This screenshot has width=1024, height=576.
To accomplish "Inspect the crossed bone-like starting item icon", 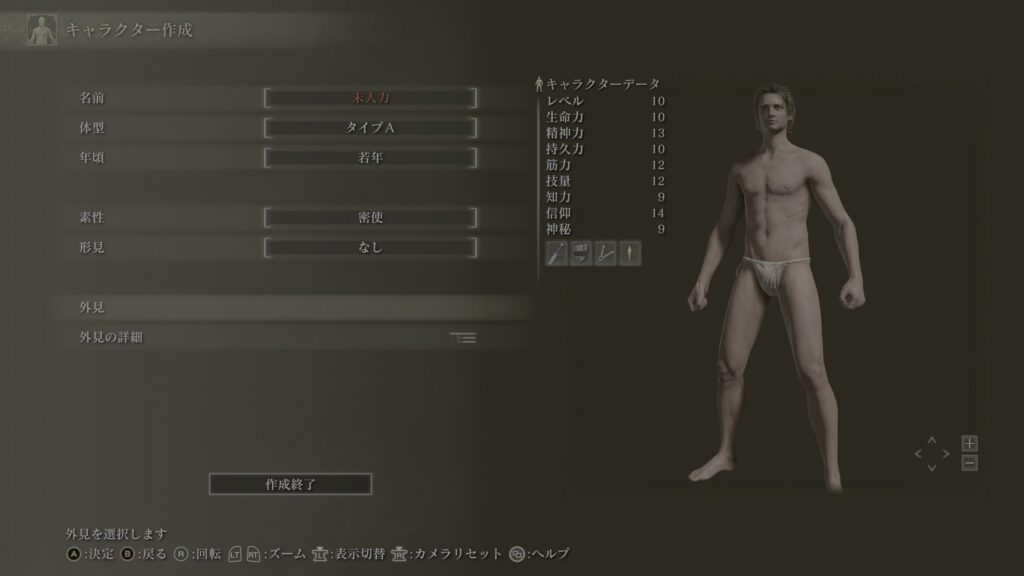I will pyautogui.click(x=605, y=253).
